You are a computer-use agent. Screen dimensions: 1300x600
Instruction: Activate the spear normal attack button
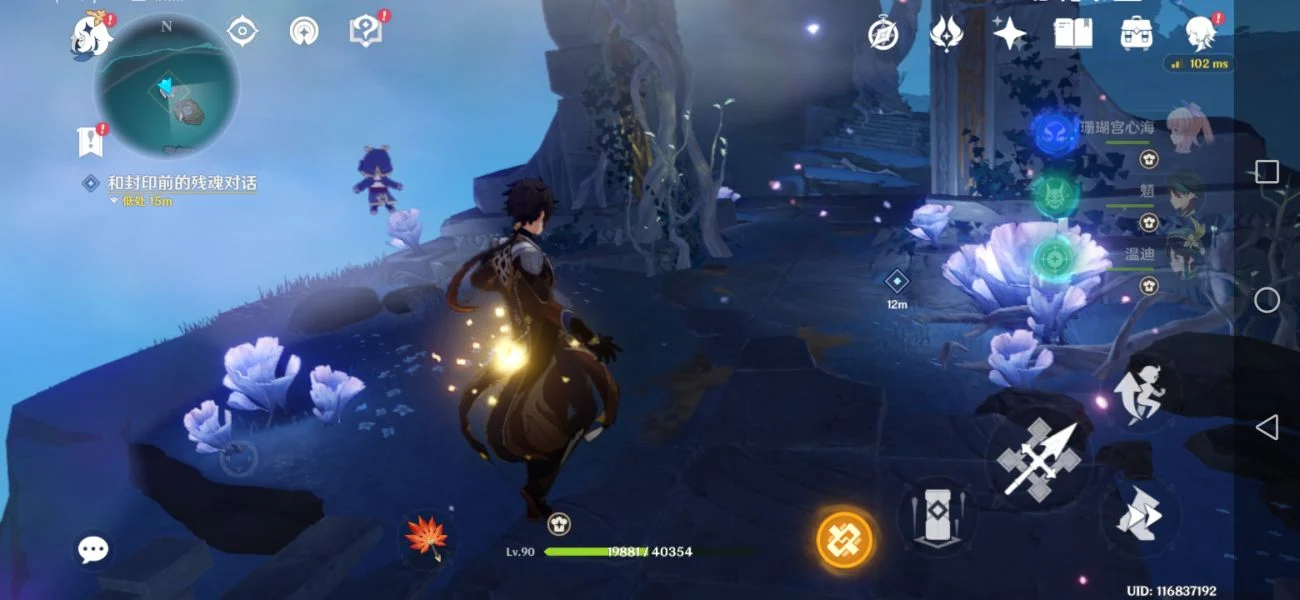[x=1038, y=460]
